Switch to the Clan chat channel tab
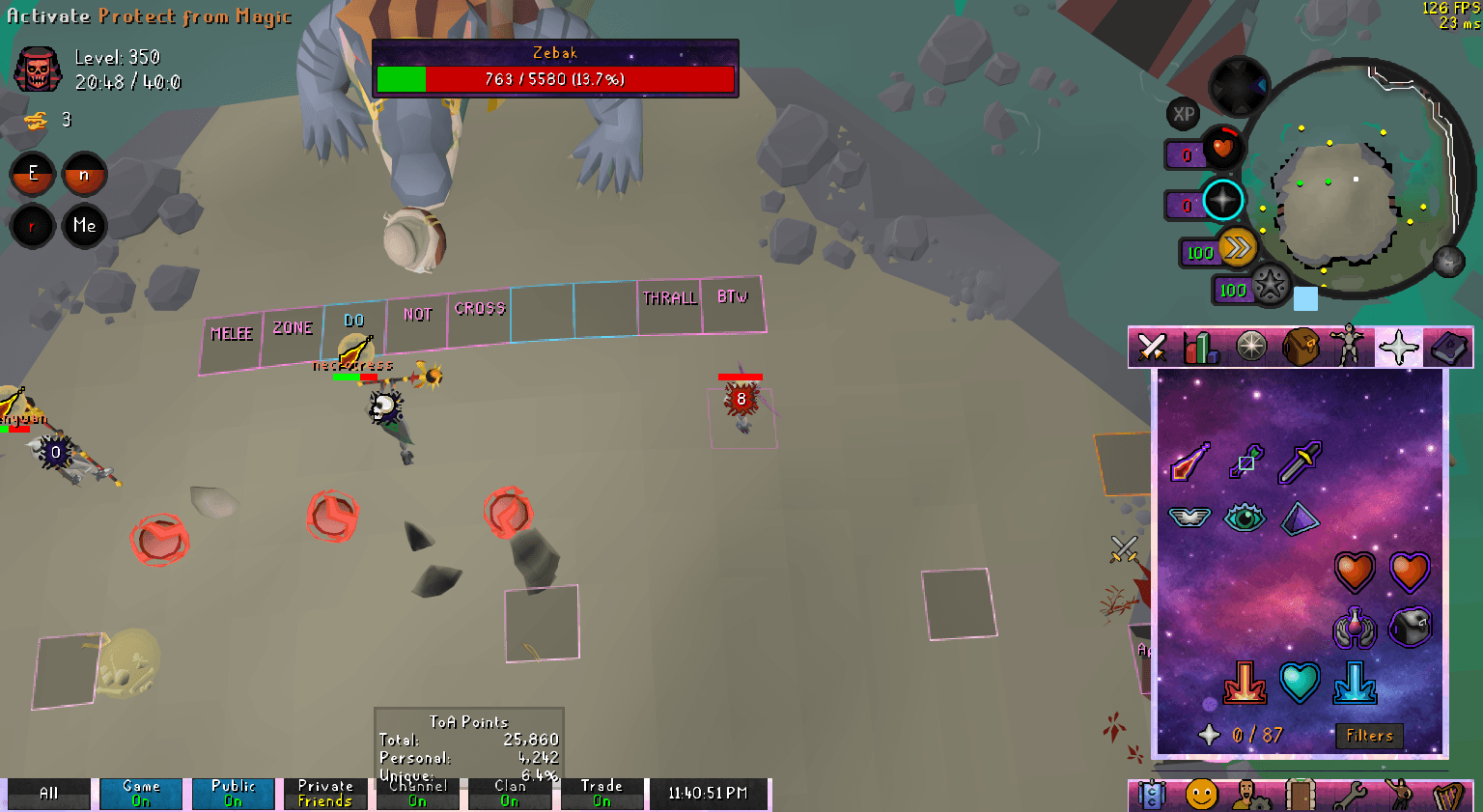 pos(510,793)
